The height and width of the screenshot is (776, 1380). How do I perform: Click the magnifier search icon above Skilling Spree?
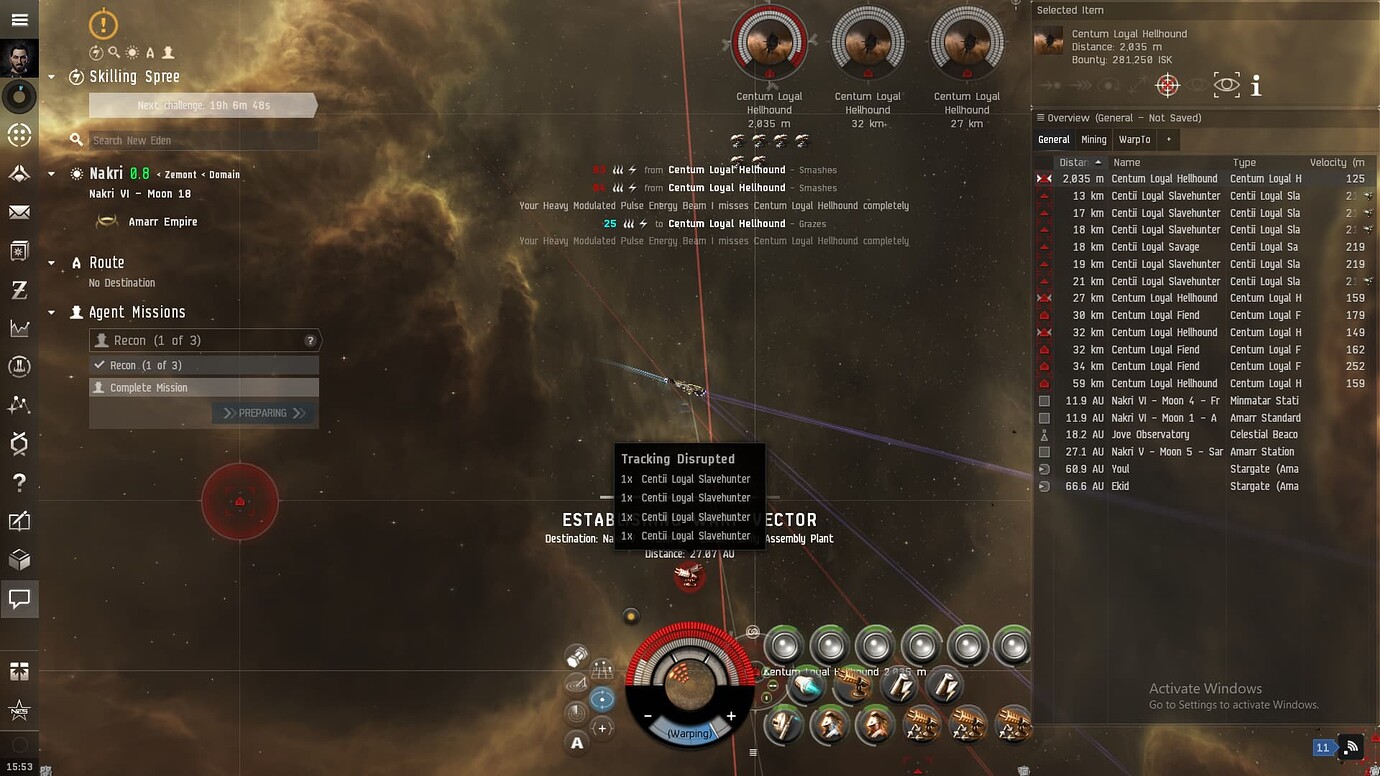[x=116, y=53]
